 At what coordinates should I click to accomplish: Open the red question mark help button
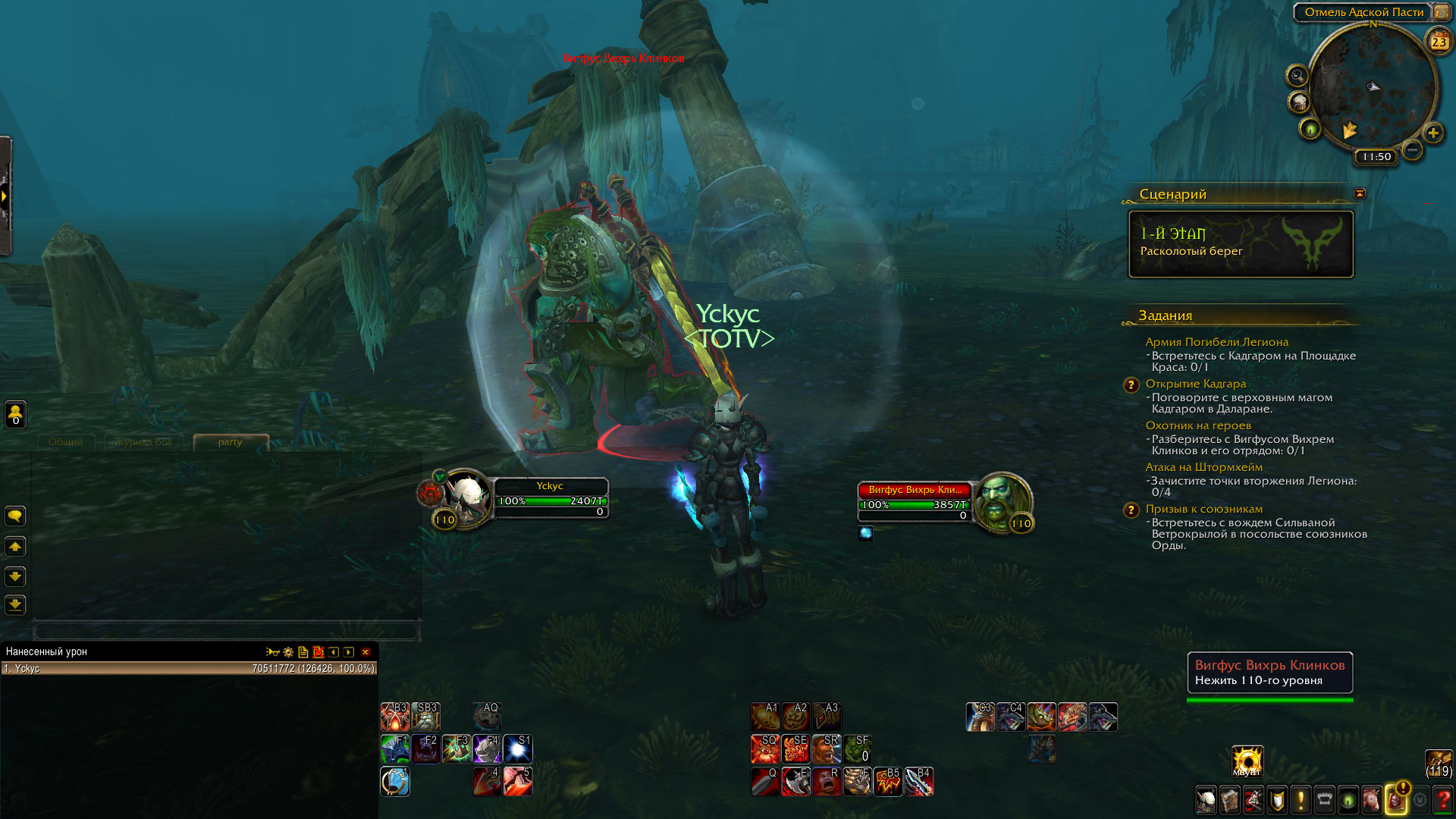[1443, 800]
